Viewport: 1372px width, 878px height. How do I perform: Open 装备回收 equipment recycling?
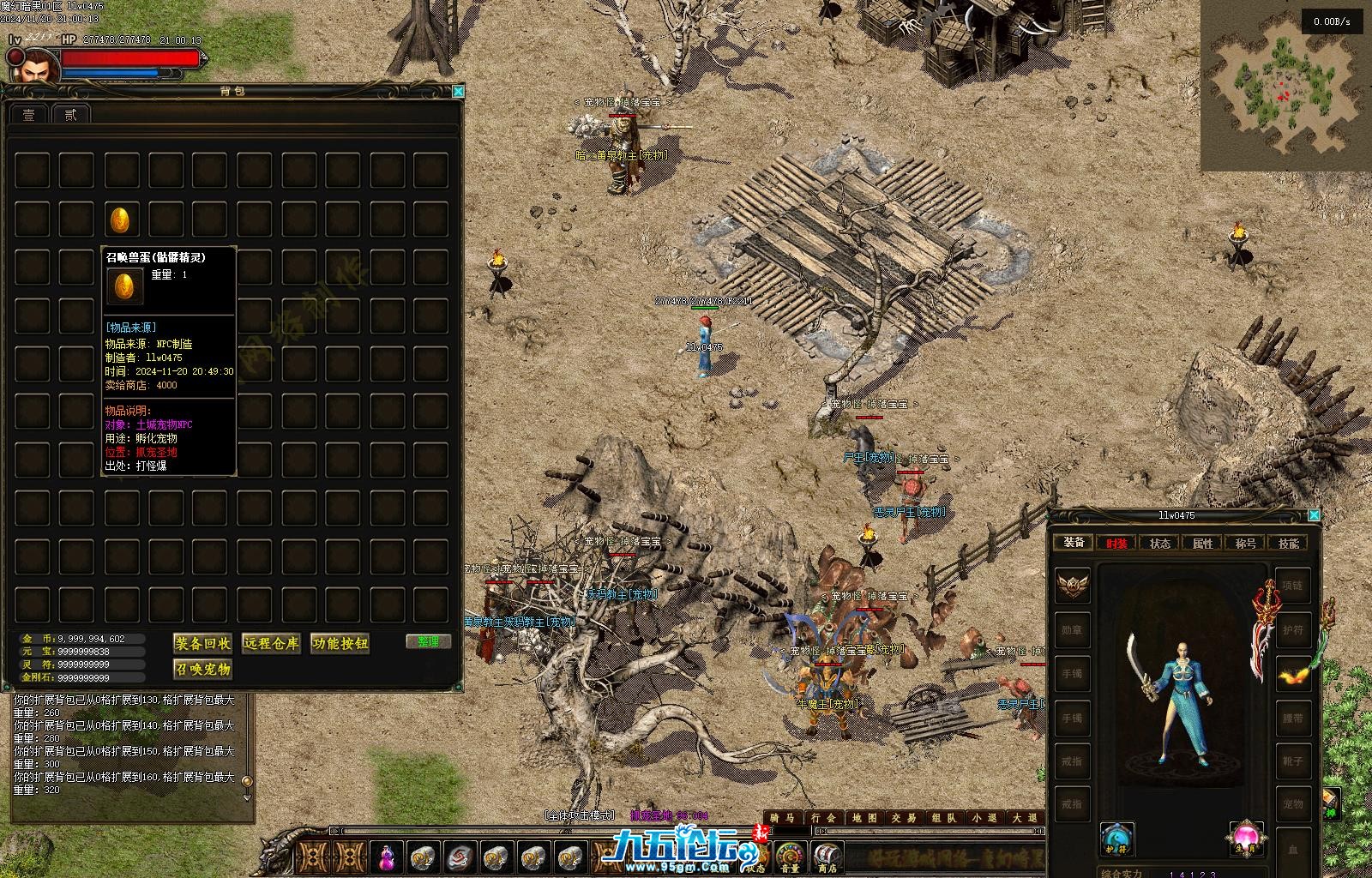202,643
